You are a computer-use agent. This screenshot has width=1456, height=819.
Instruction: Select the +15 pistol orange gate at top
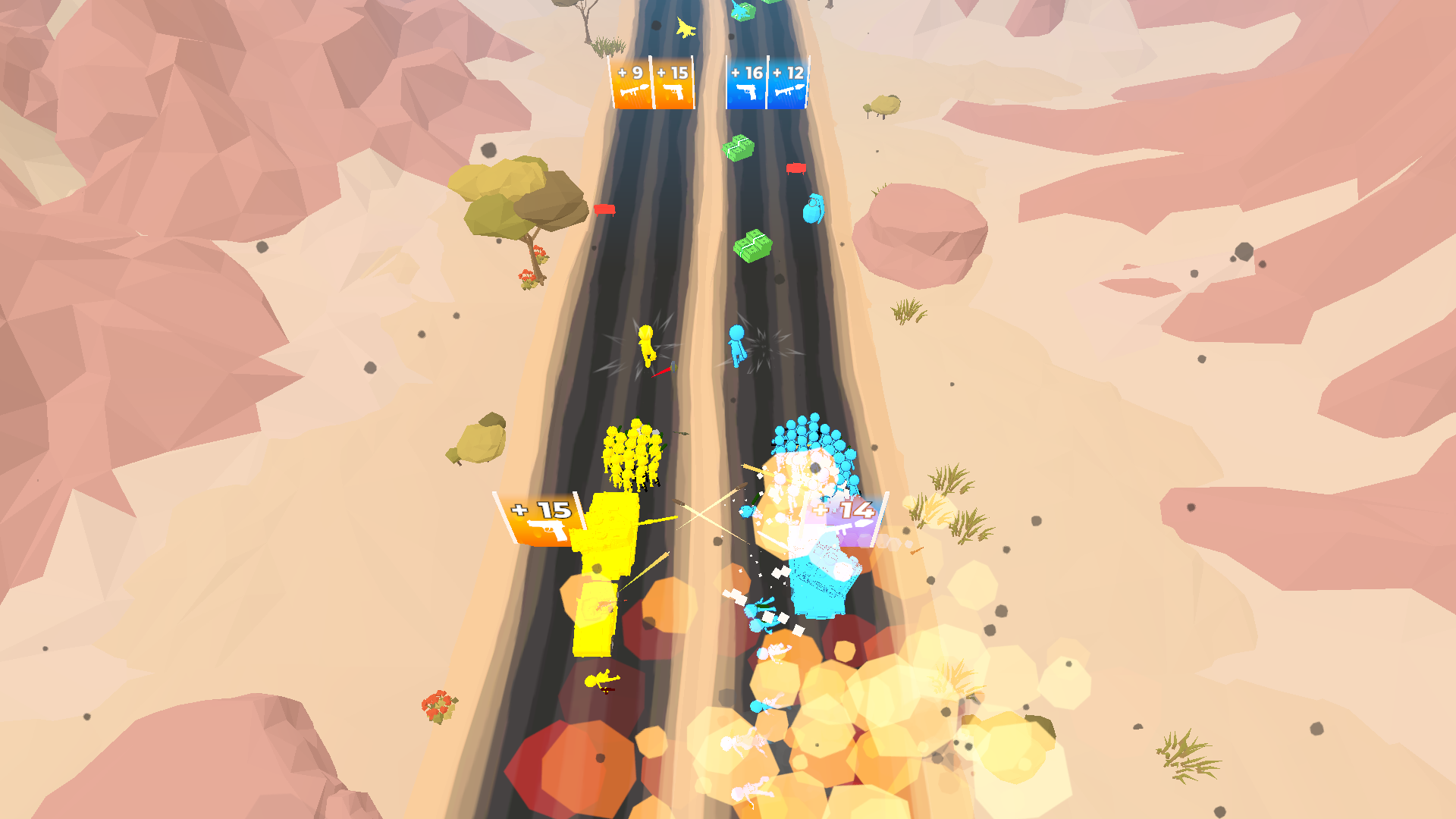point(673,85)
